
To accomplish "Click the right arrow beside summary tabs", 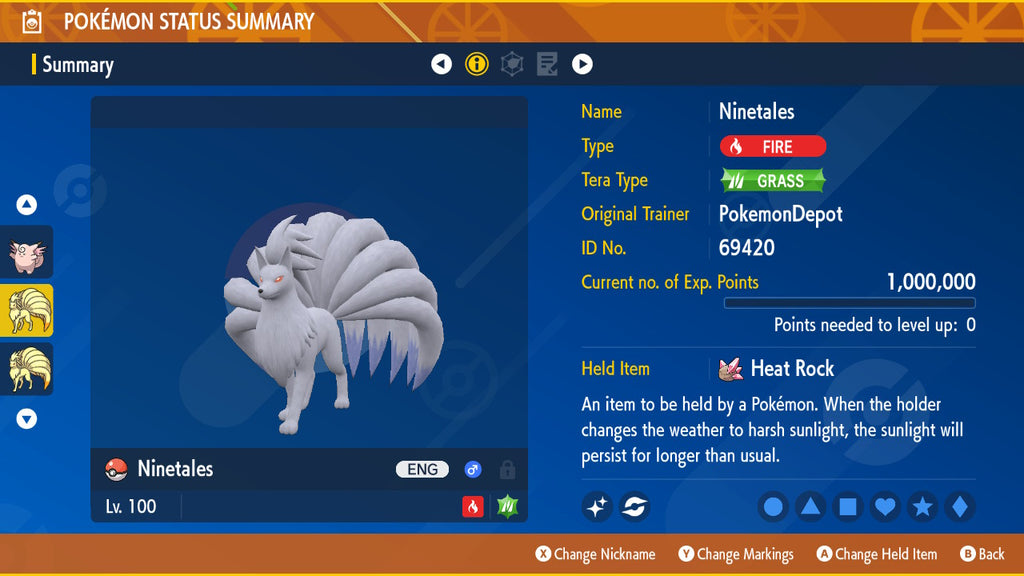I will [582, 65].
